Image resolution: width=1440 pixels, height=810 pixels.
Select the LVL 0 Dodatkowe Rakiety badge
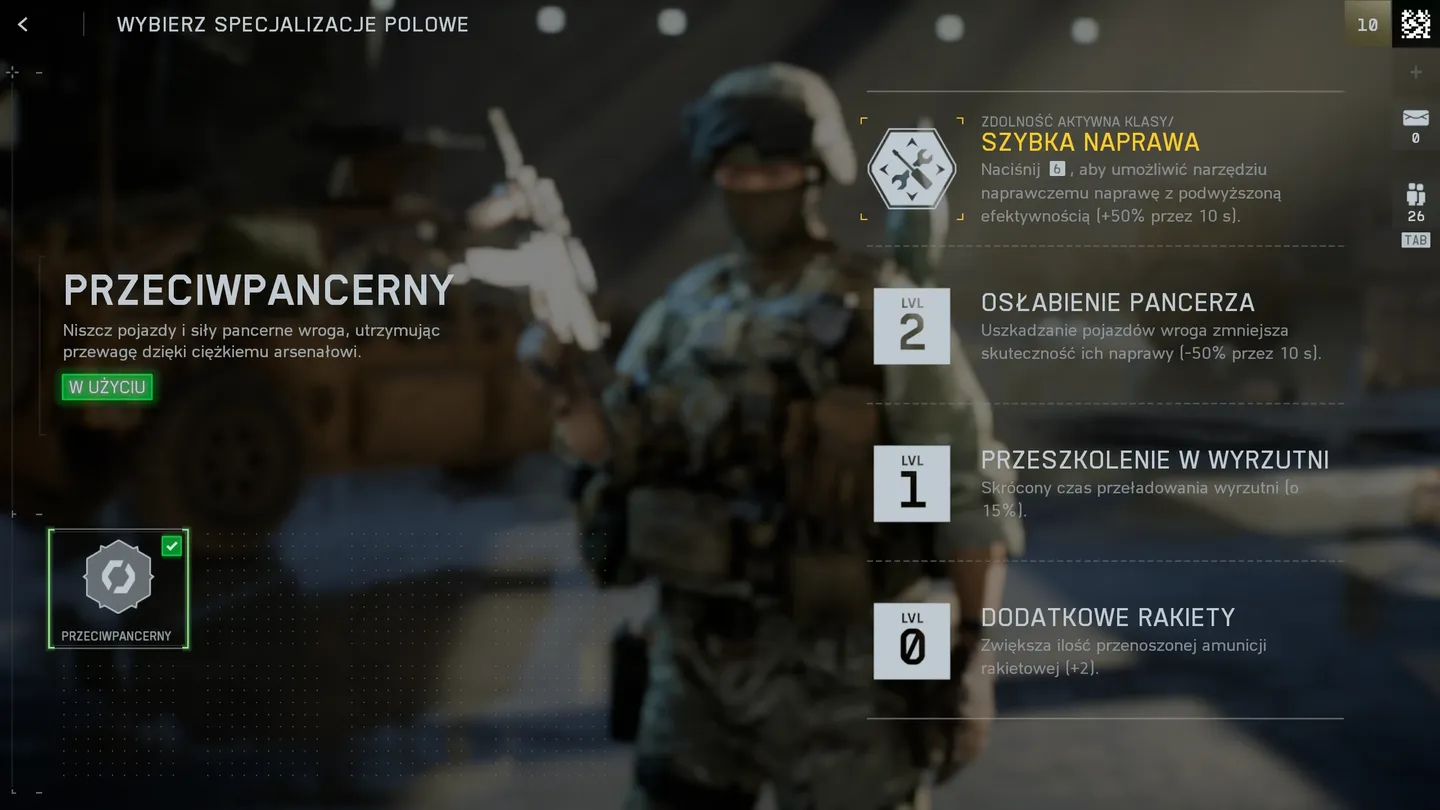click(911, 641)
